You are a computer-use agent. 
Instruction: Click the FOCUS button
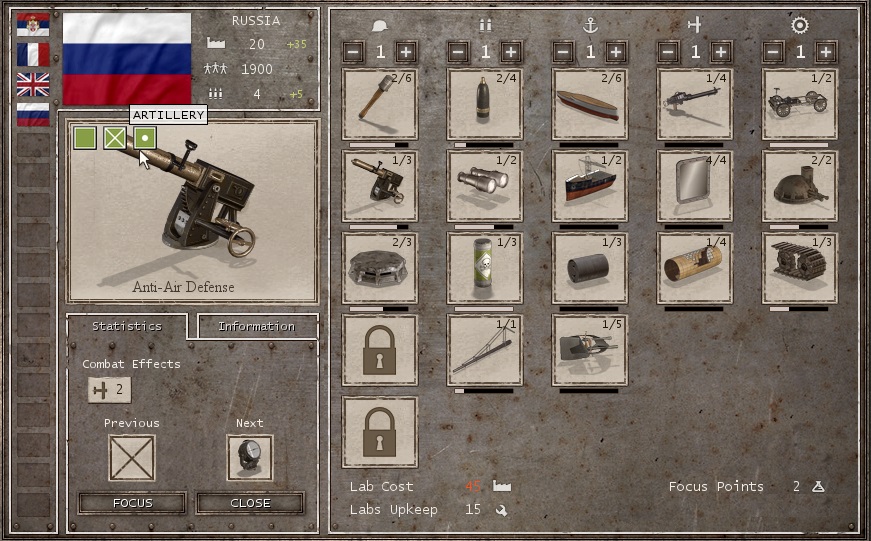[132, 503]
